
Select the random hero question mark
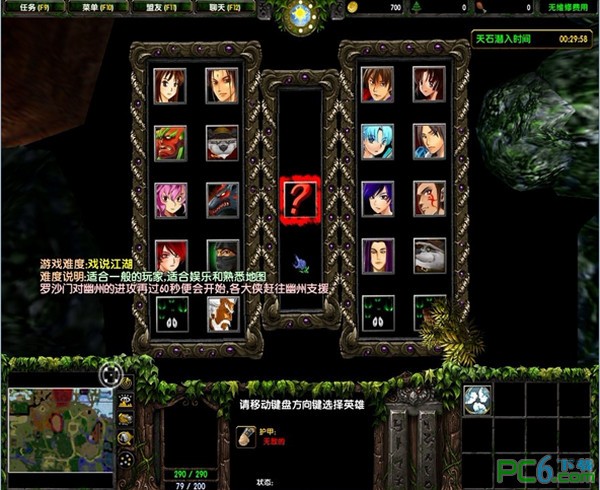(299, 198)
